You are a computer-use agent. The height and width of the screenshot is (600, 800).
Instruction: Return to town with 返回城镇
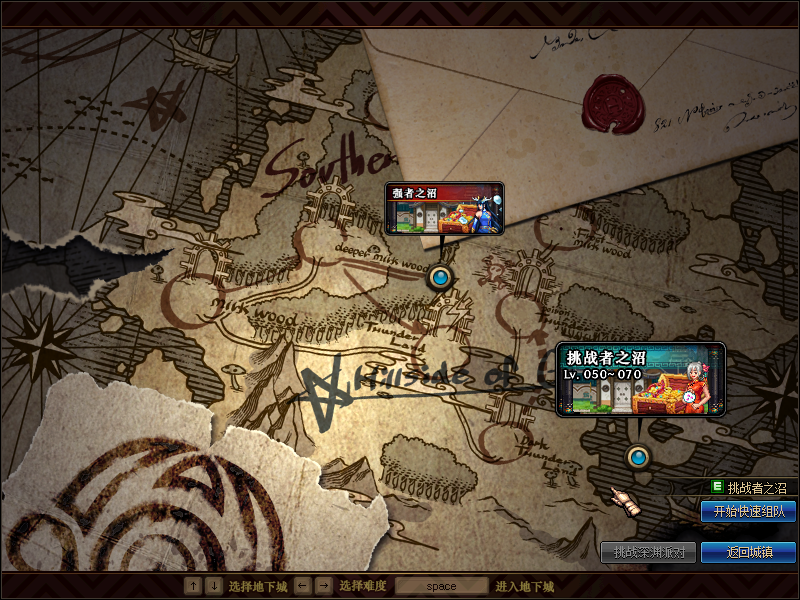tap(748, 552)
